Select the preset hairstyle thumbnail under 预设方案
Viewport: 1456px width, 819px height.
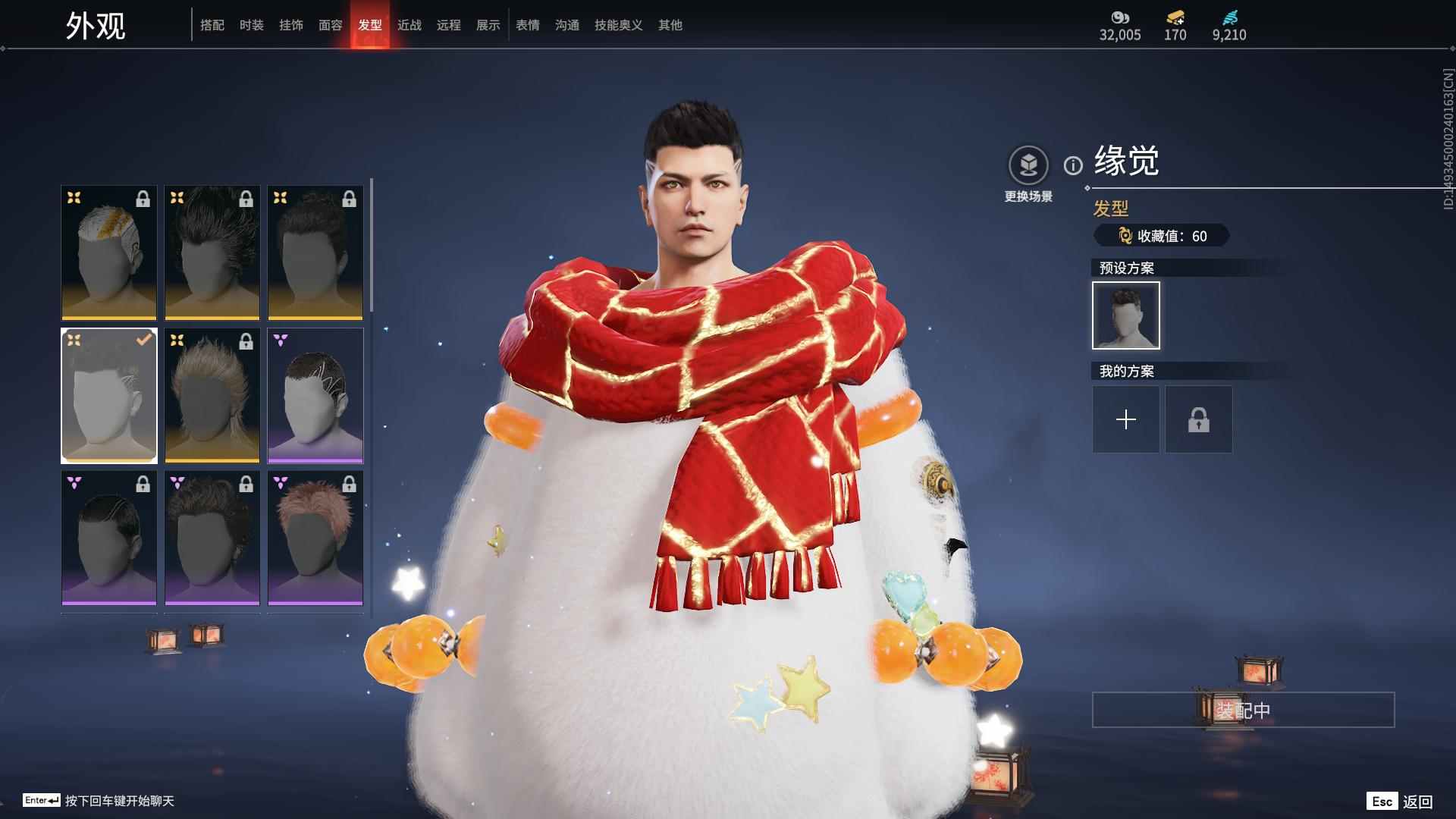tap(1125, 315)
